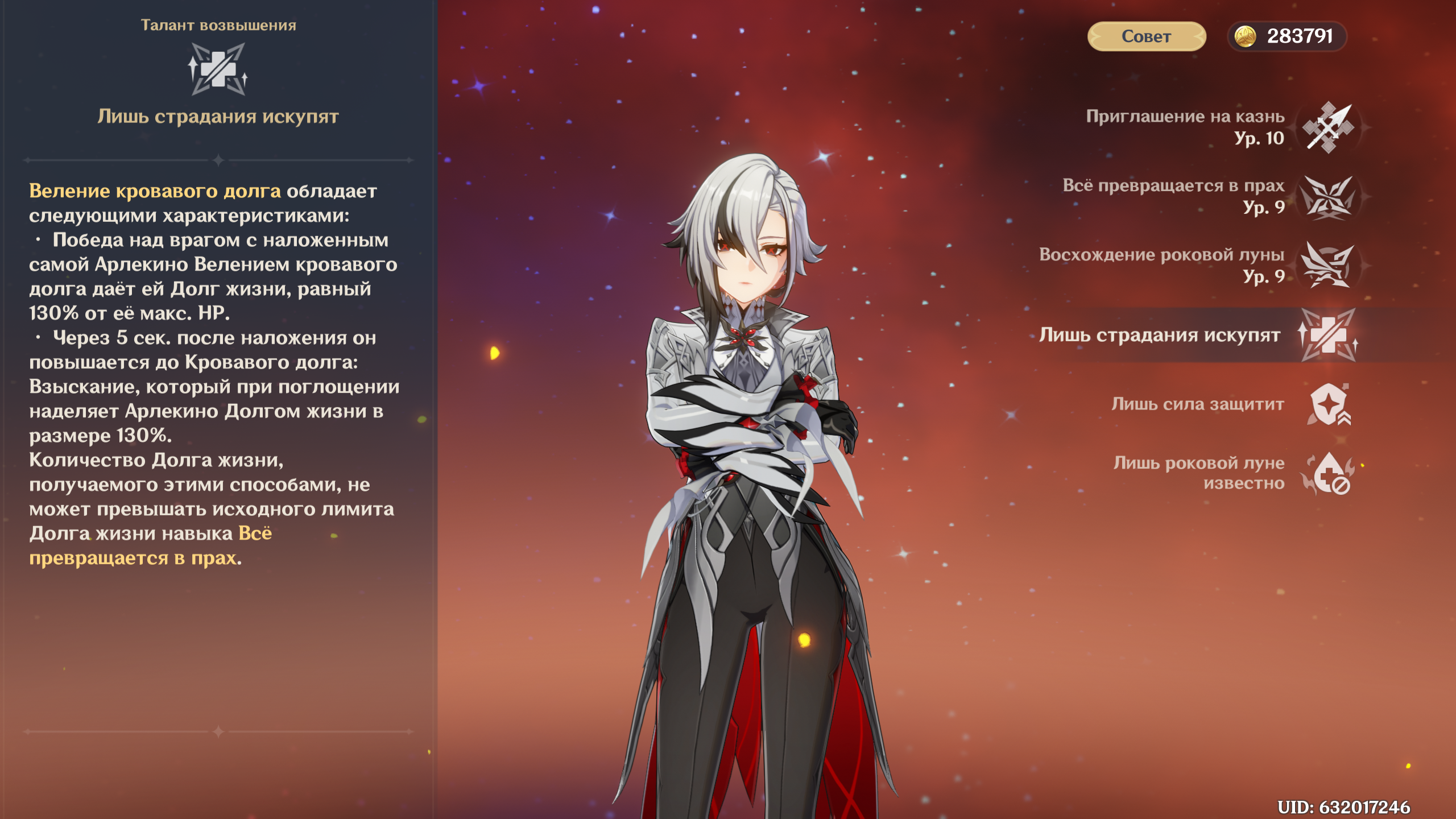Choose the Всё превращается в прах skill

pyautogui.click(x=1327, y=197)
